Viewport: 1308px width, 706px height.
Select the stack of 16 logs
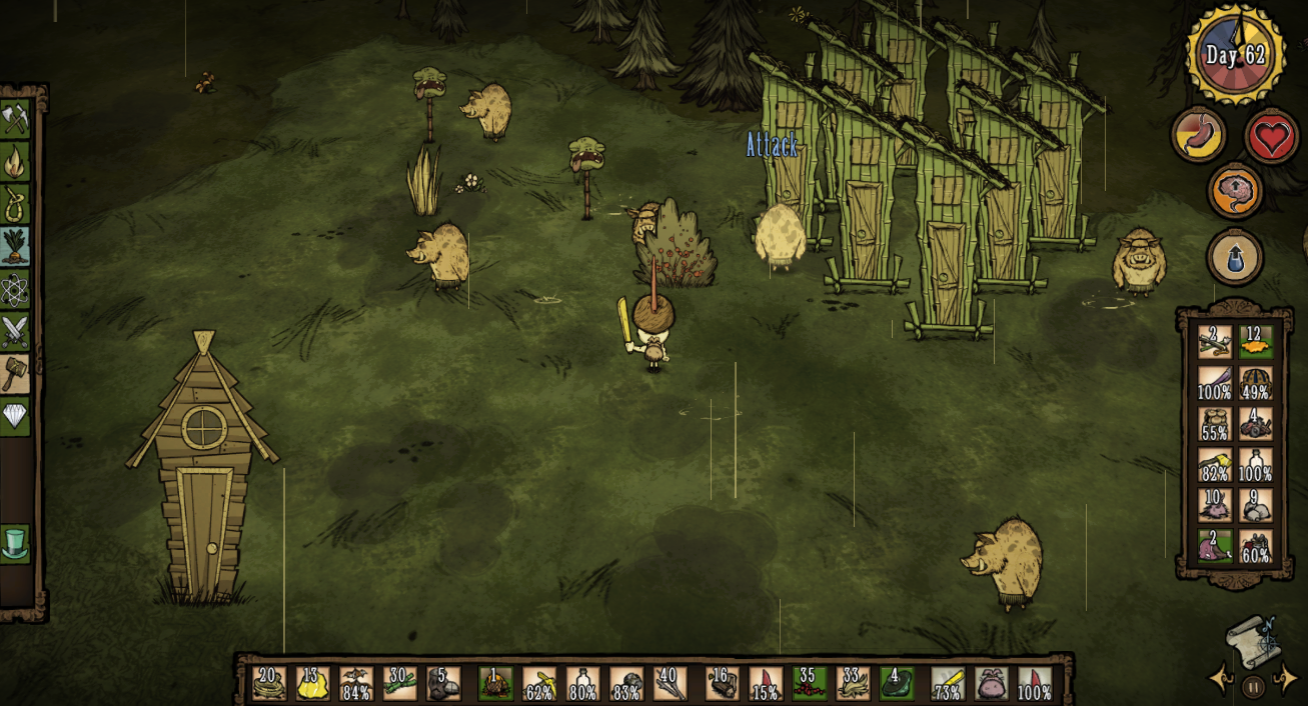click(722, 683)
